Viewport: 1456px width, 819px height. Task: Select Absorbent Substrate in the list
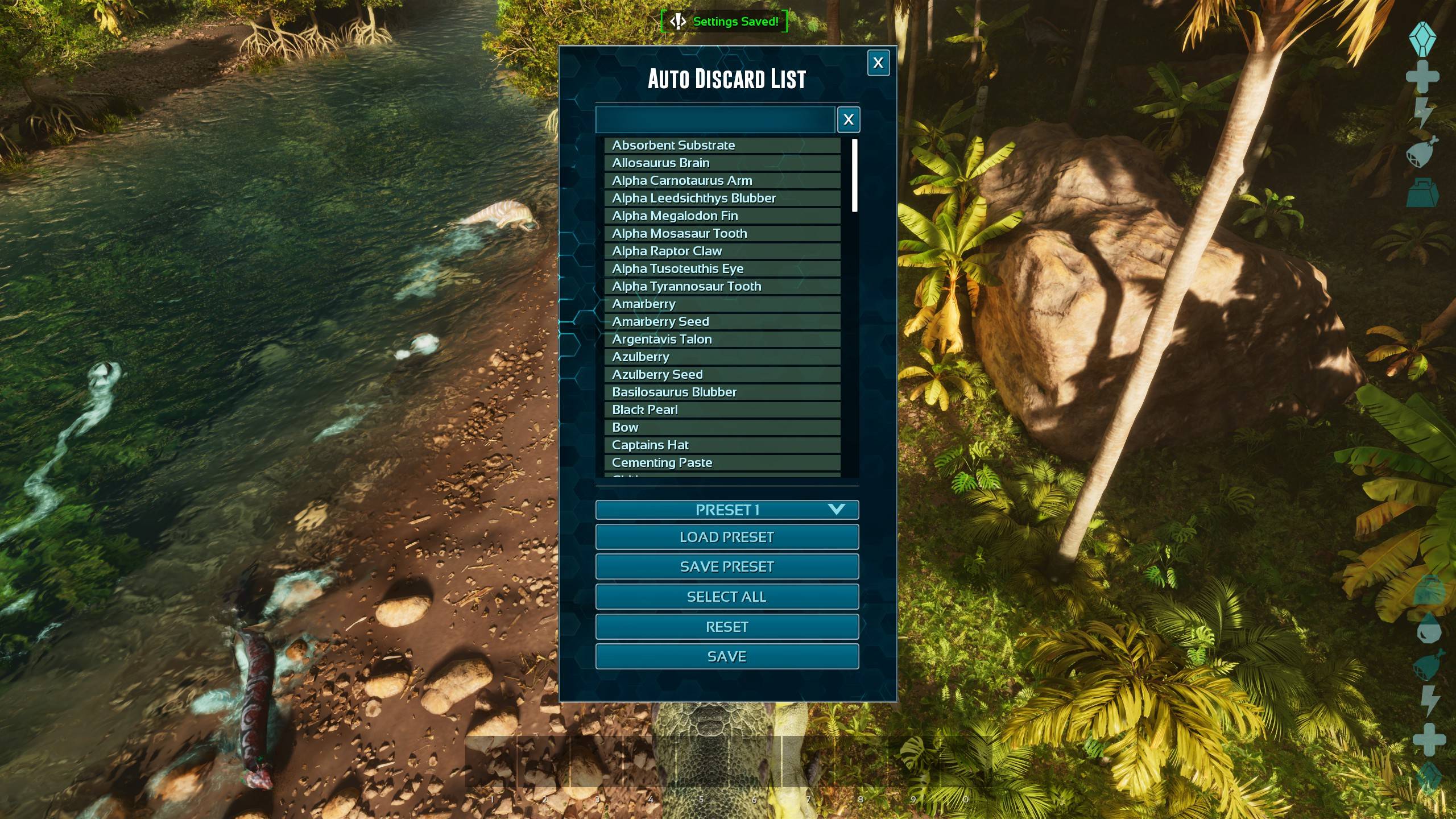point(722,145)
